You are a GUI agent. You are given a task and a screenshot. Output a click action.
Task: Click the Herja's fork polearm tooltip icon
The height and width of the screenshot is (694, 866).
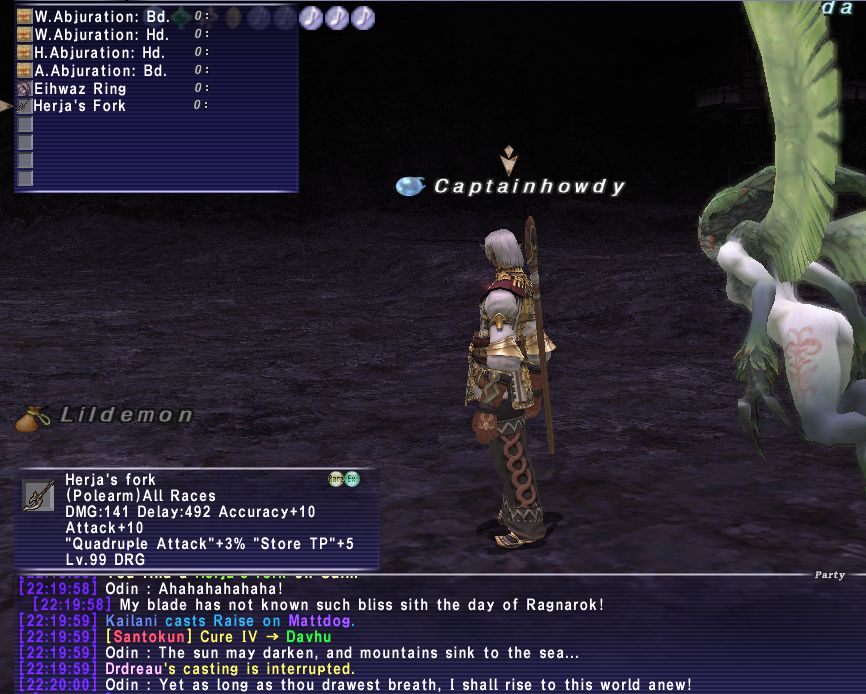tap(38, 495)
